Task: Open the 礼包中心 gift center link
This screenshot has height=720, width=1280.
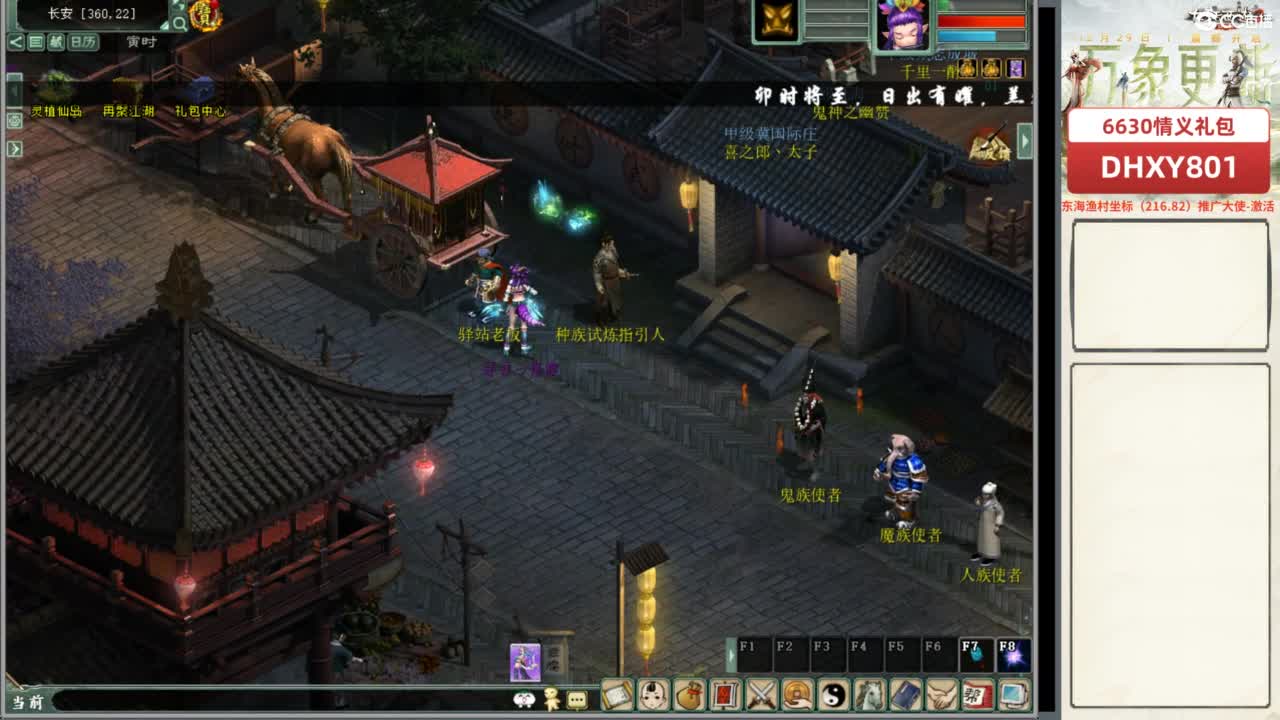Action: (201, 112)
